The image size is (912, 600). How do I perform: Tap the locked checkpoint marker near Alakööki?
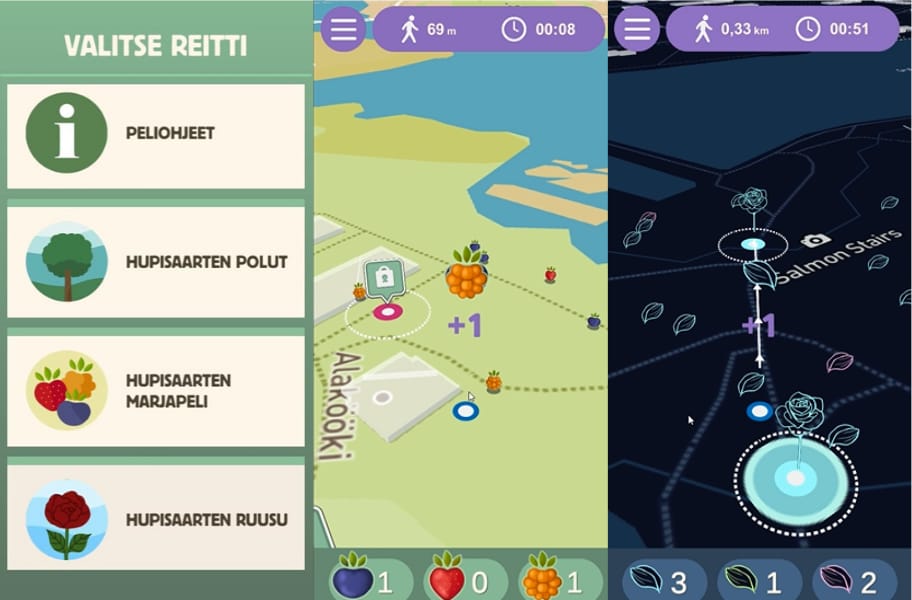[x=384, y=279]
